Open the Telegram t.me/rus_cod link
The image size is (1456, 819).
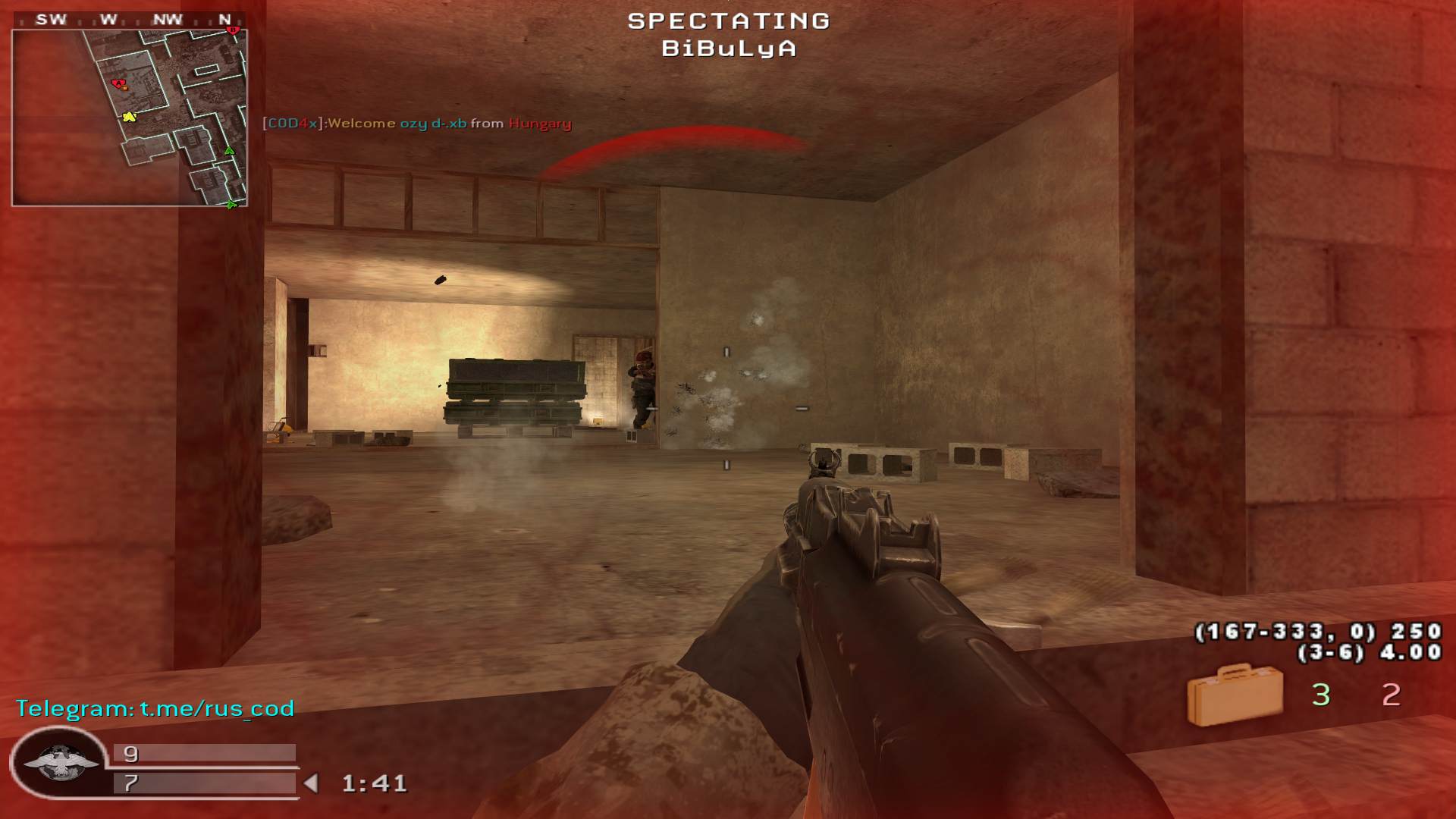click(x=155, y=708)
